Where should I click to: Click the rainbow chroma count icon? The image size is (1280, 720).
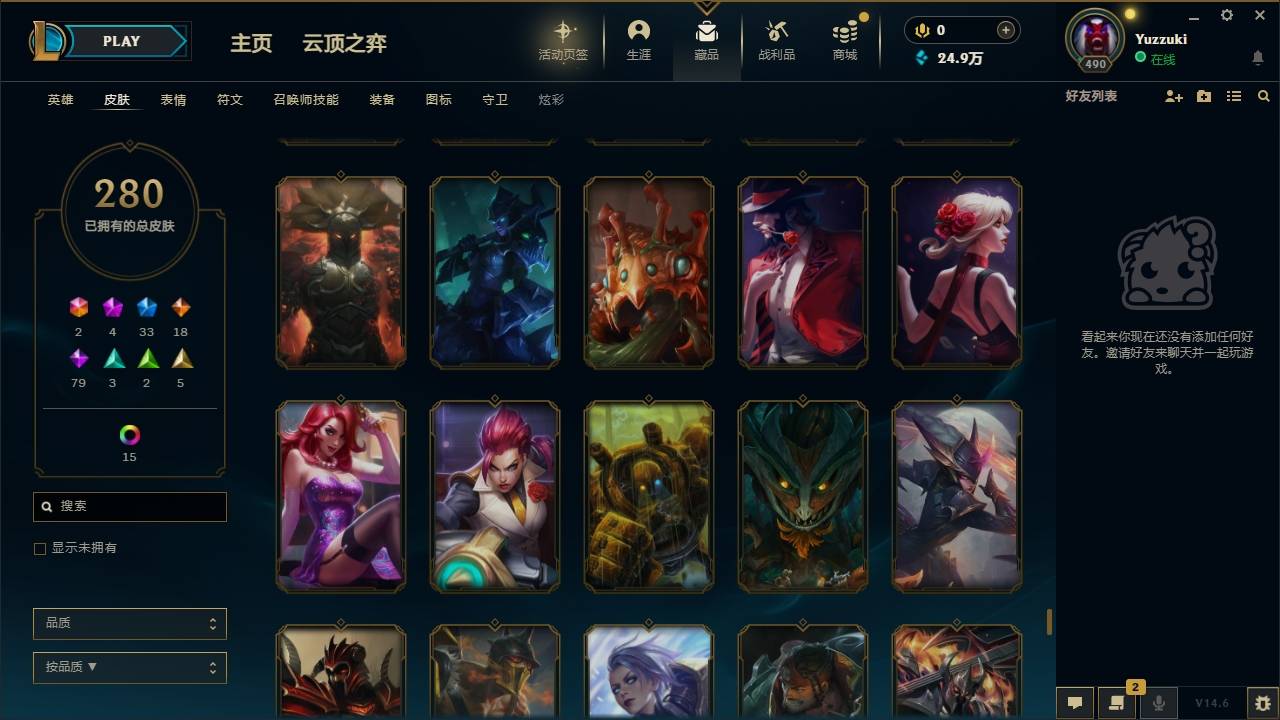128,433
